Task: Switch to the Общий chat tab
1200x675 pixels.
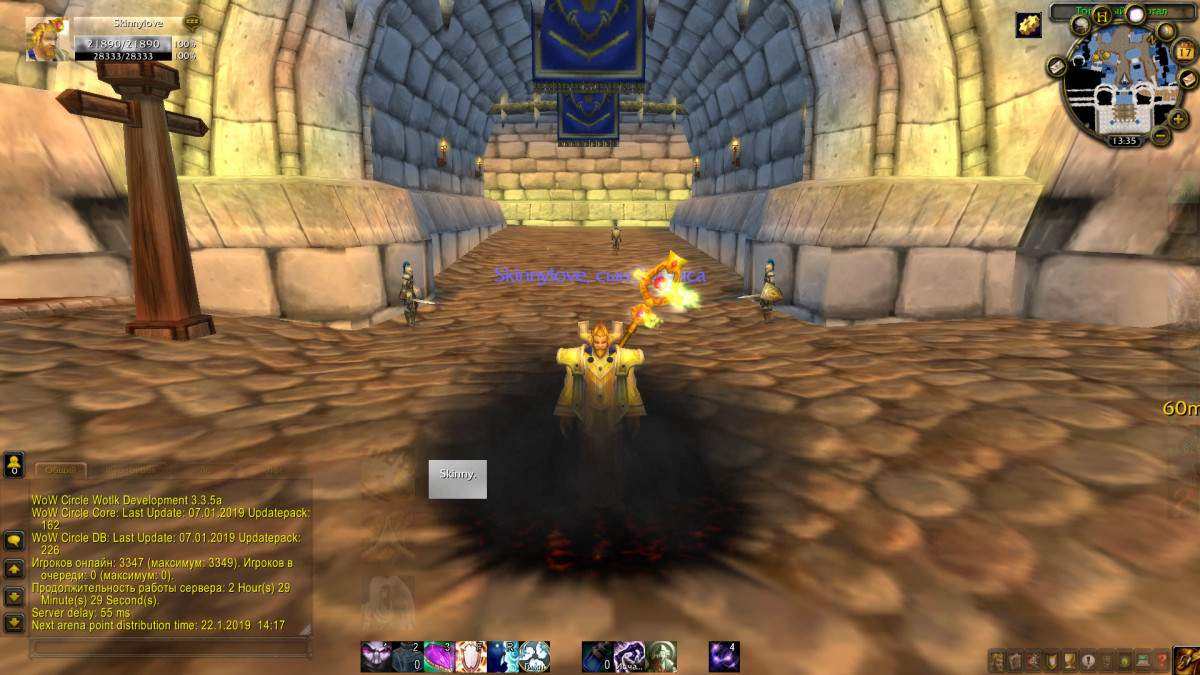Action: [x=61, y=470]
